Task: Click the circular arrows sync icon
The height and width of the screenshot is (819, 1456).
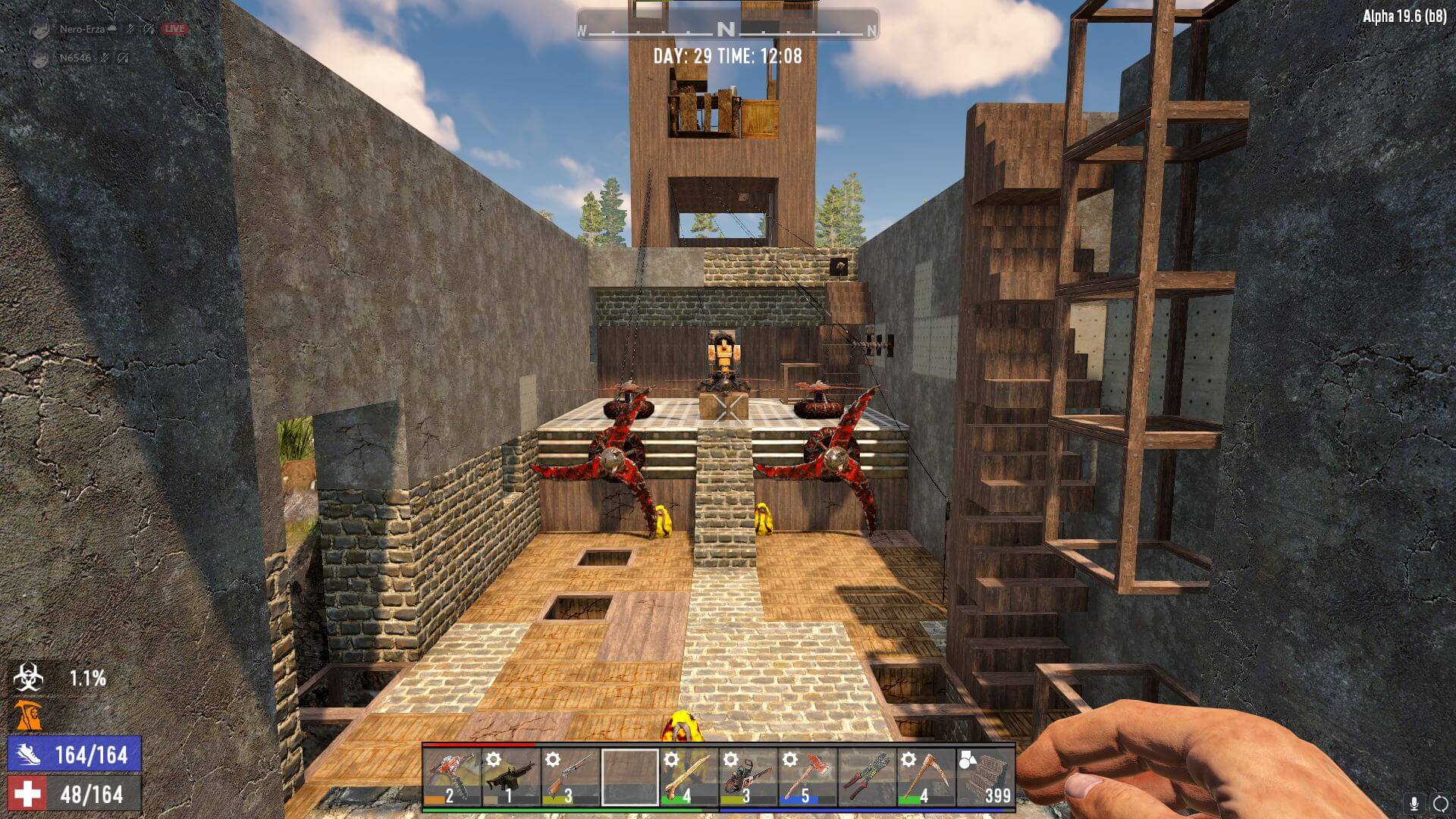Action: coord(1439,803)
